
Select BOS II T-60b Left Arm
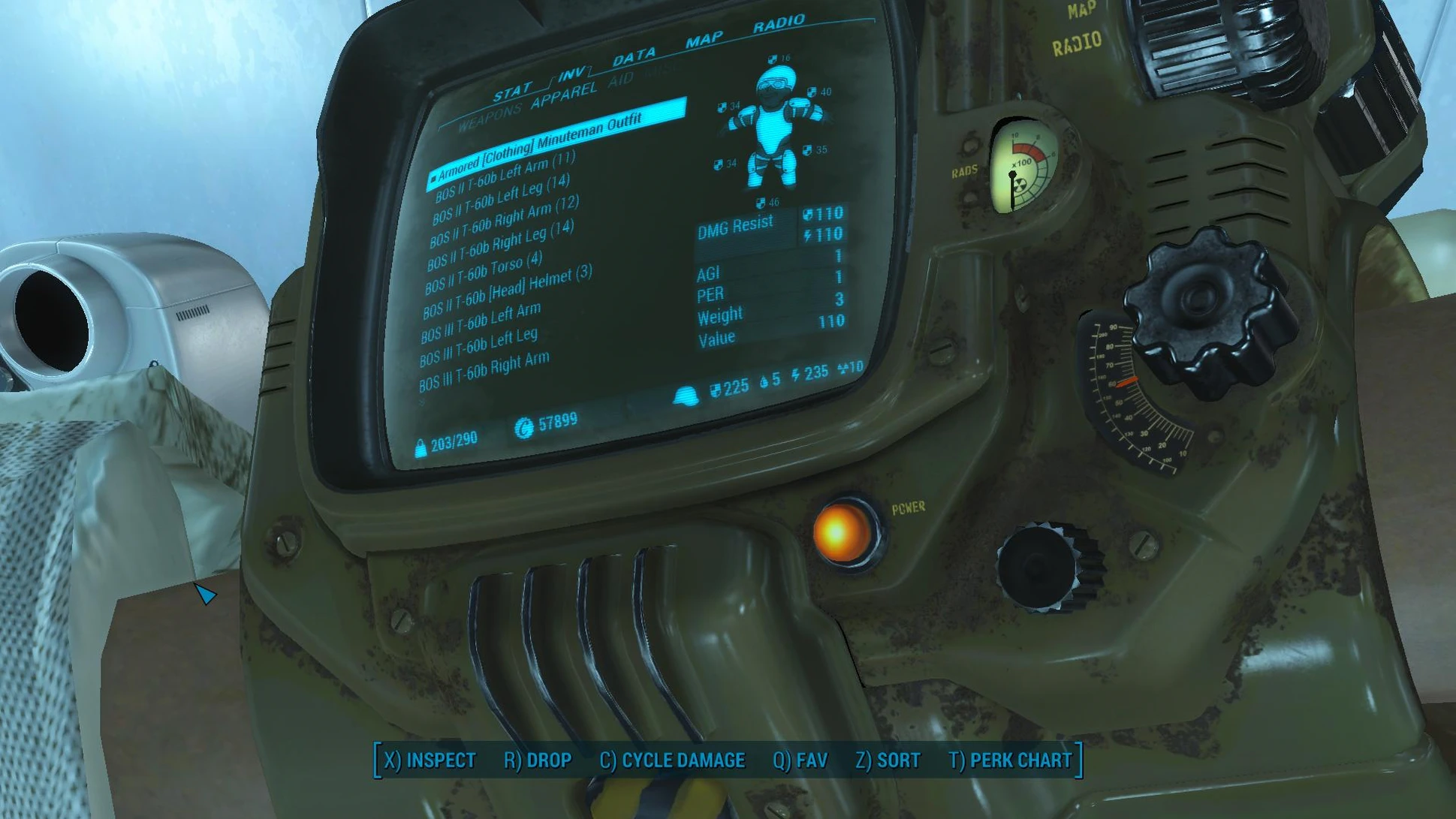[x=505, y=176]
